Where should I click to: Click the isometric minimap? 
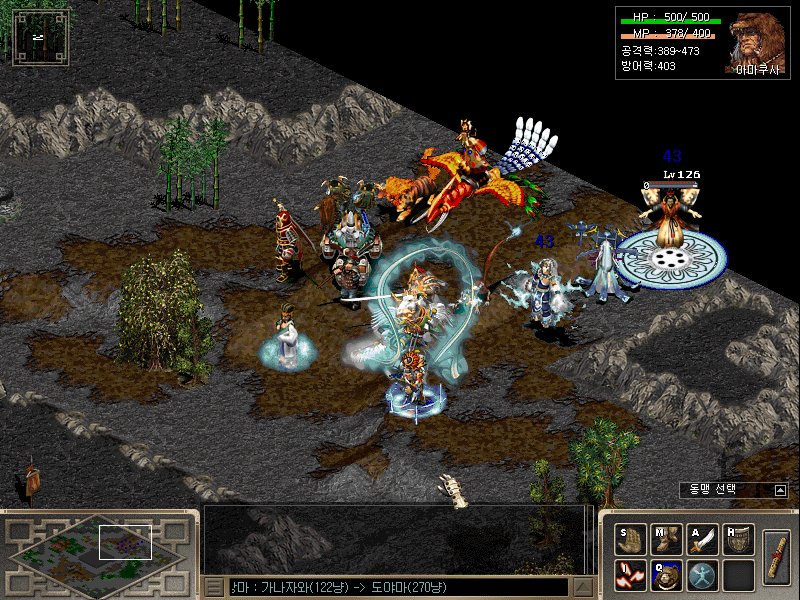click(x=95, y=551)
